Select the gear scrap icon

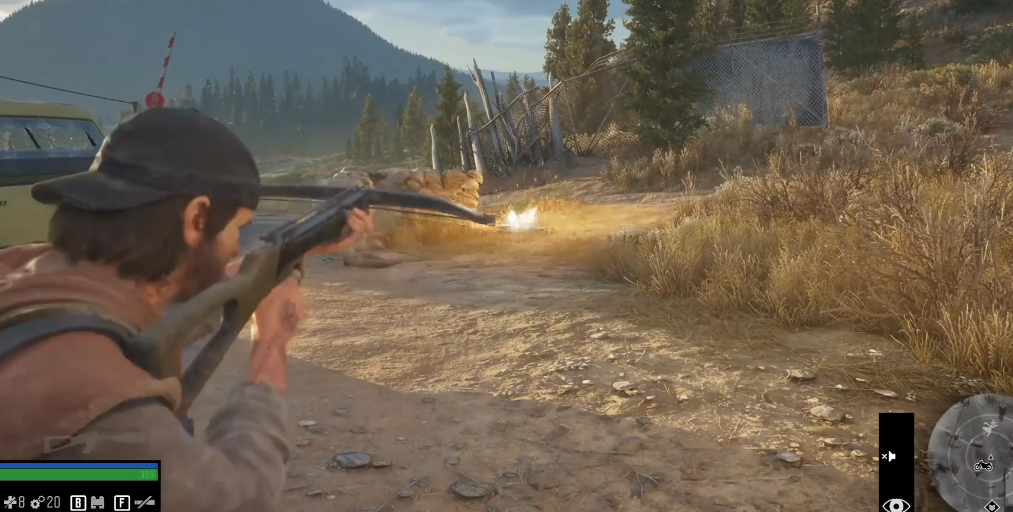pyautogui.click(x=36, y=502)
